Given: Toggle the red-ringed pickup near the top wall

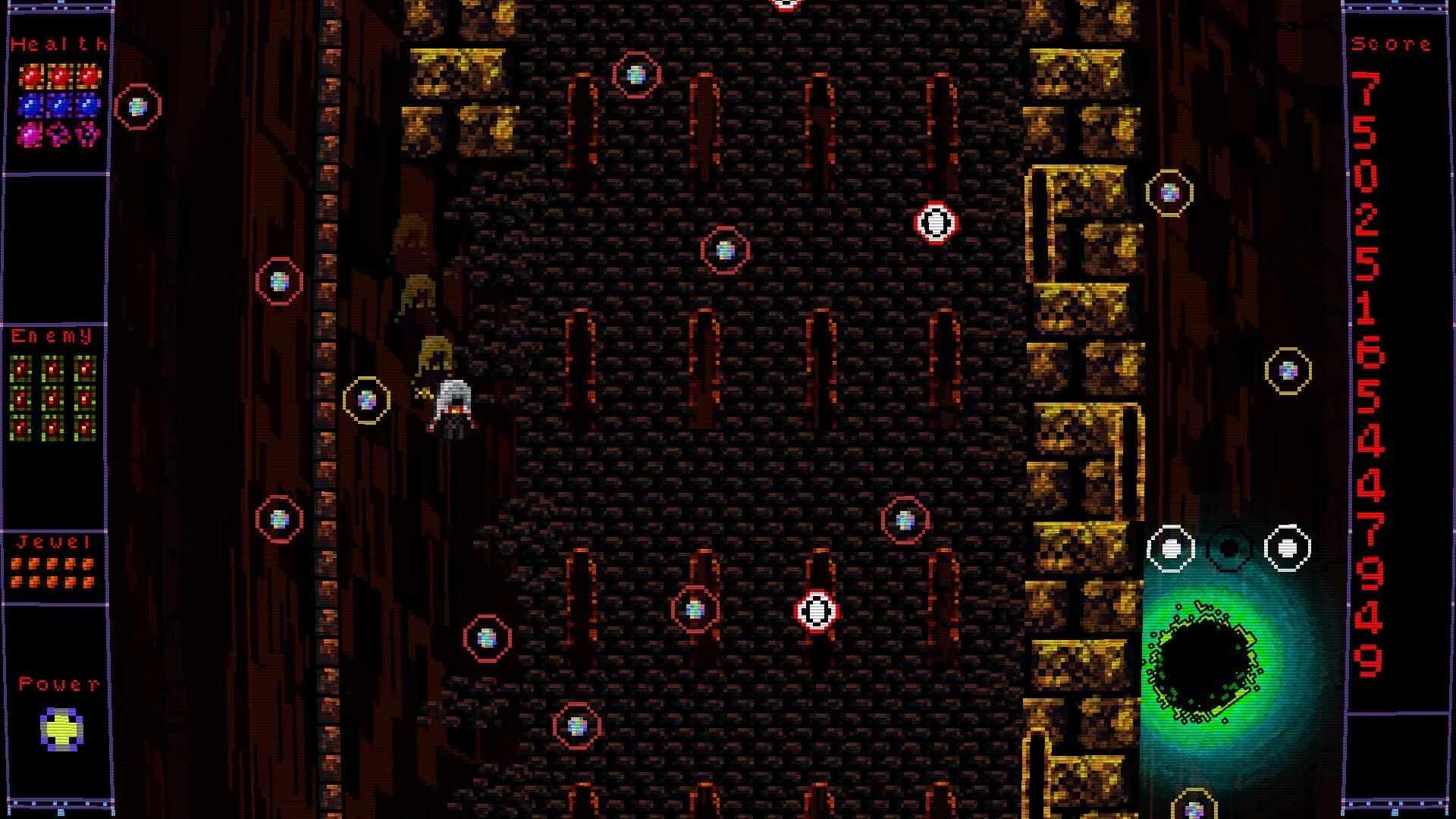Looking at the screenshot, I should 635,74.
